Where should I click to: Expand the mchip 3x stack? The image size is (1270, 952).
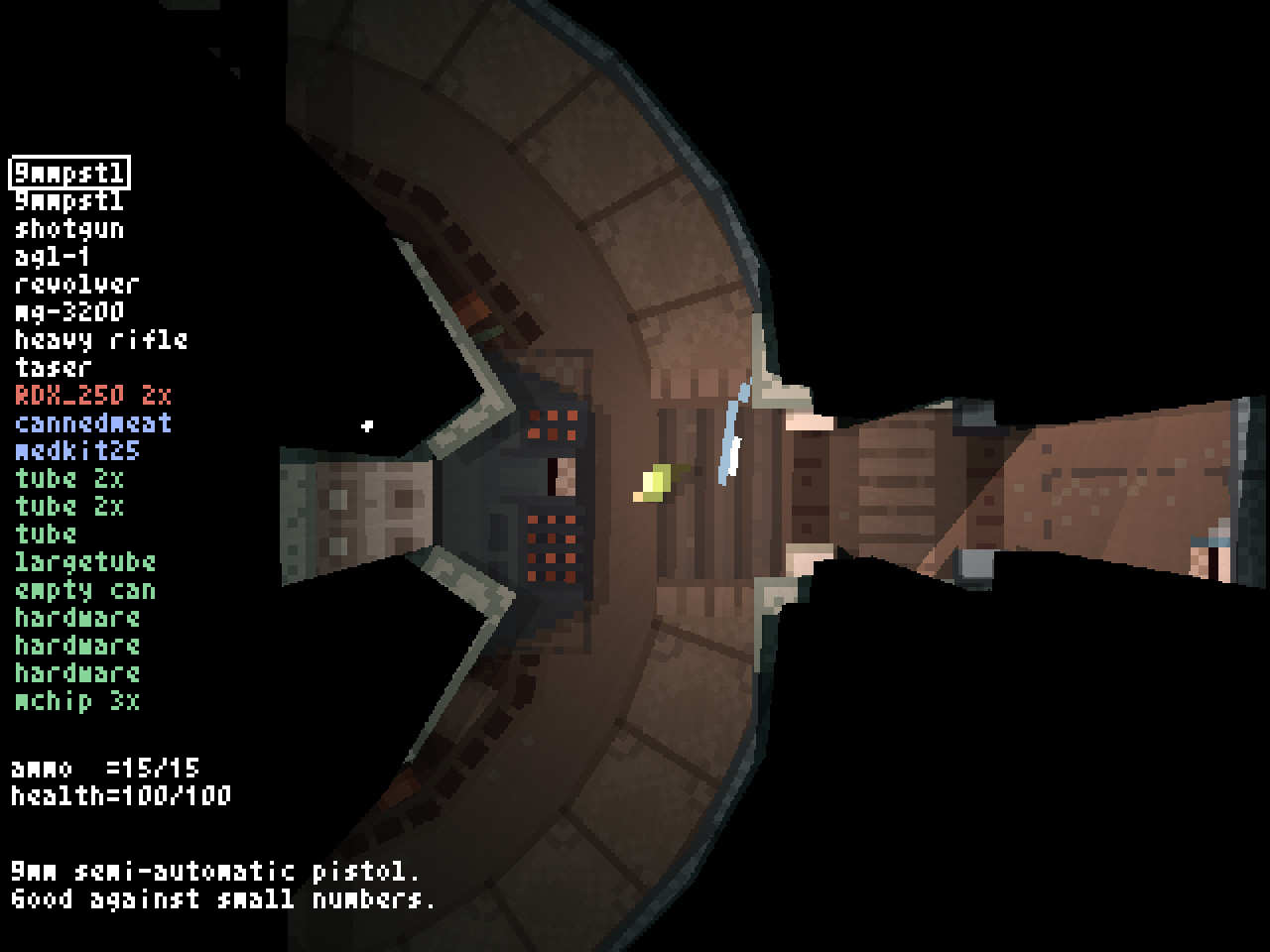pyautogui.click(x=74, y=702)
